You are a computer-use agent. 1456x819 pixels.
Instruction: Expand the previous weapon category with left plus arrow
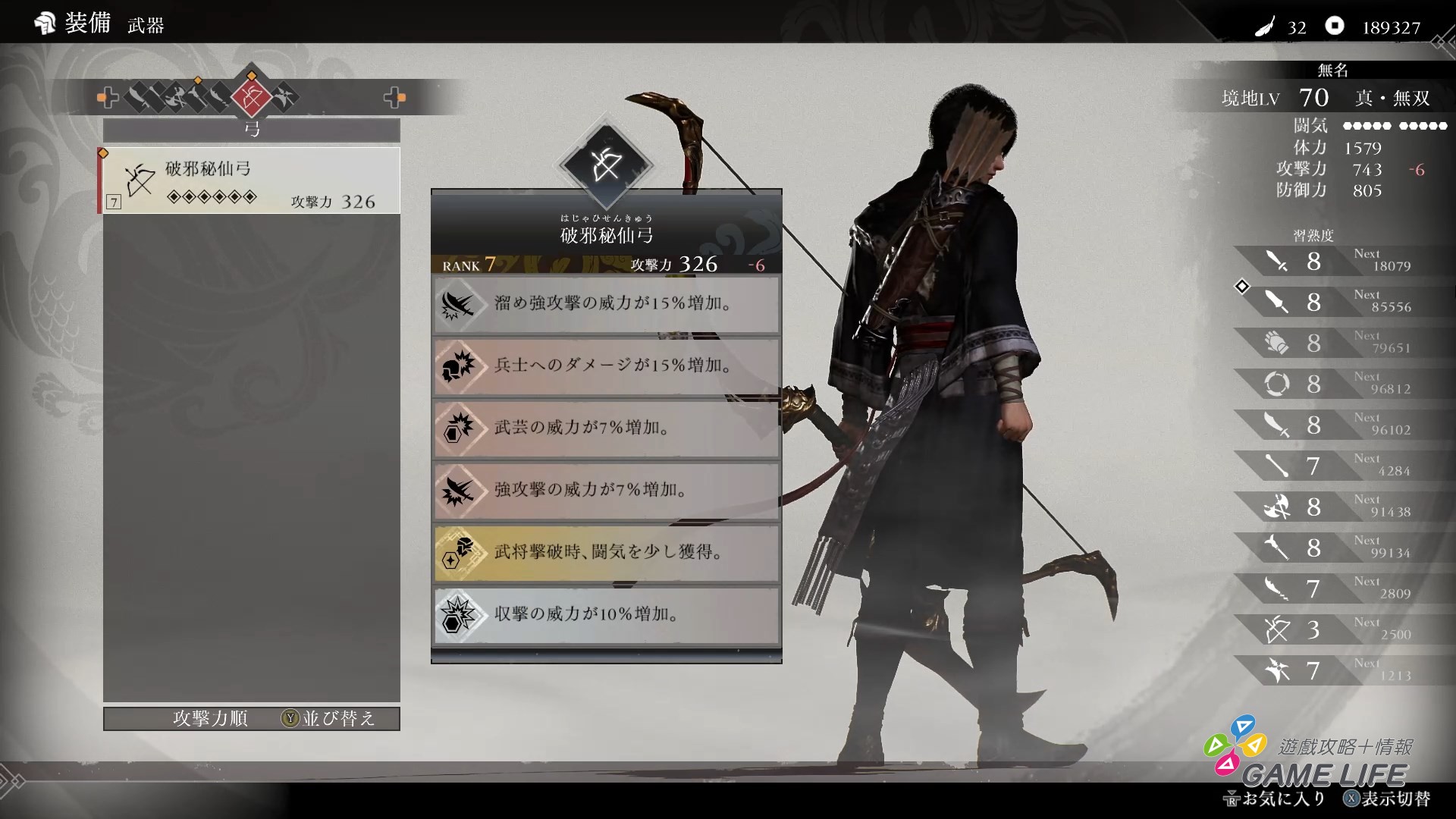(x=107, y=97)
